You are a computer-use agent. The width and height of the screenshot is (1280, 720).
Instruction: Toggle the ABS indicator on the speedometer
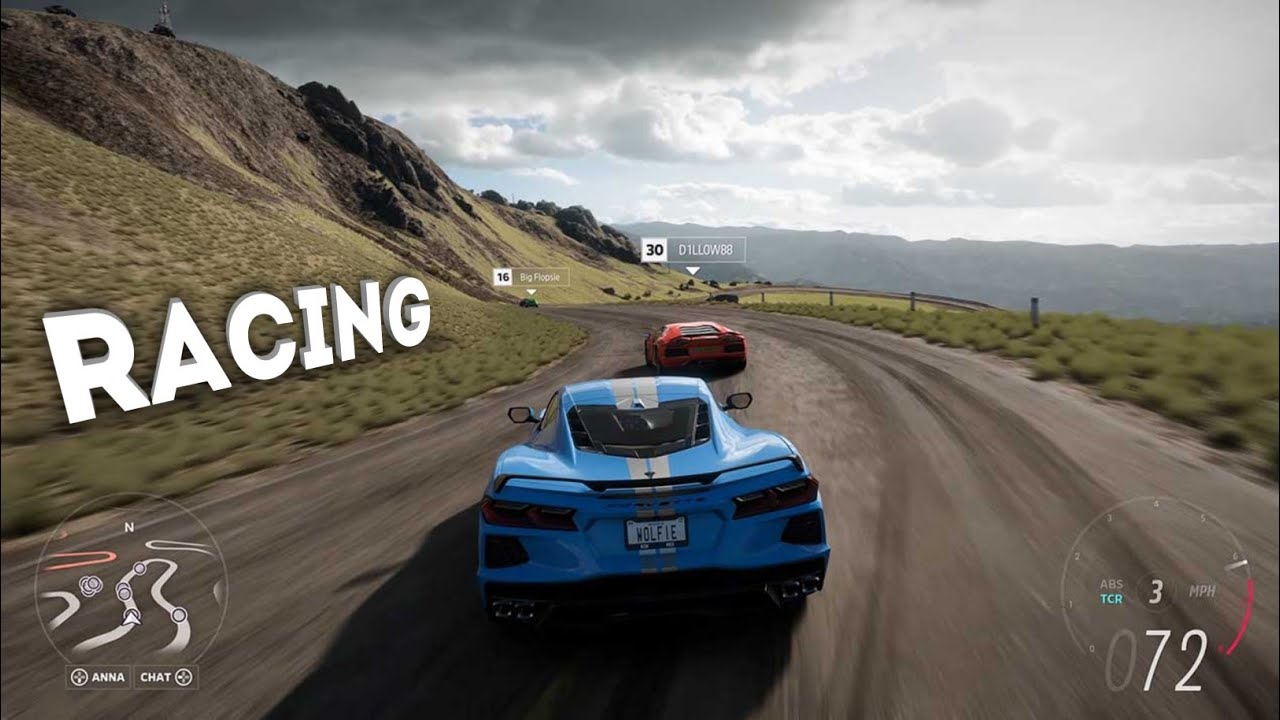tap(1111, 583)
